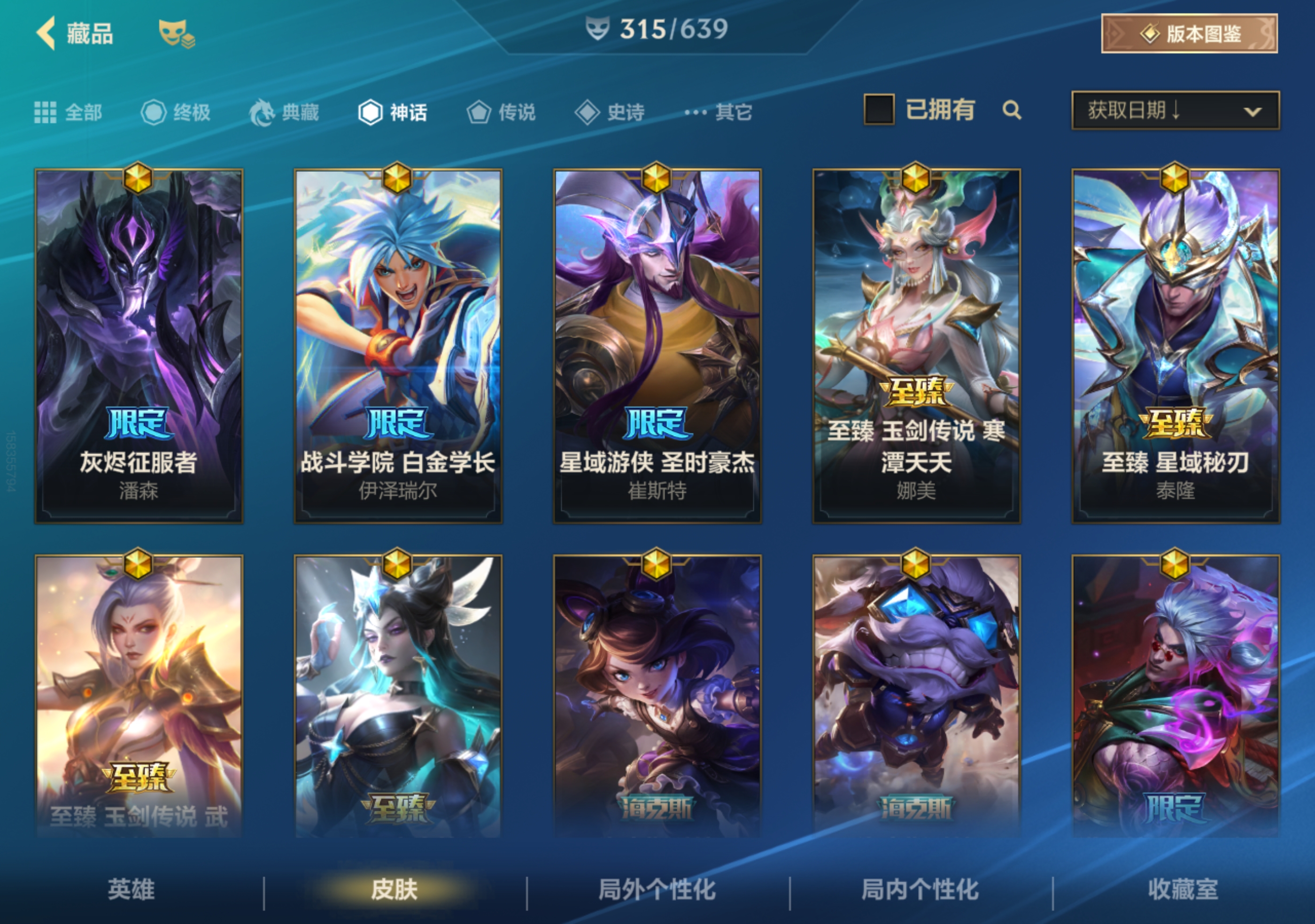Switch to the 英雄 tab
This screenshot has width=1315, height=924.
[x=131, y=890]
